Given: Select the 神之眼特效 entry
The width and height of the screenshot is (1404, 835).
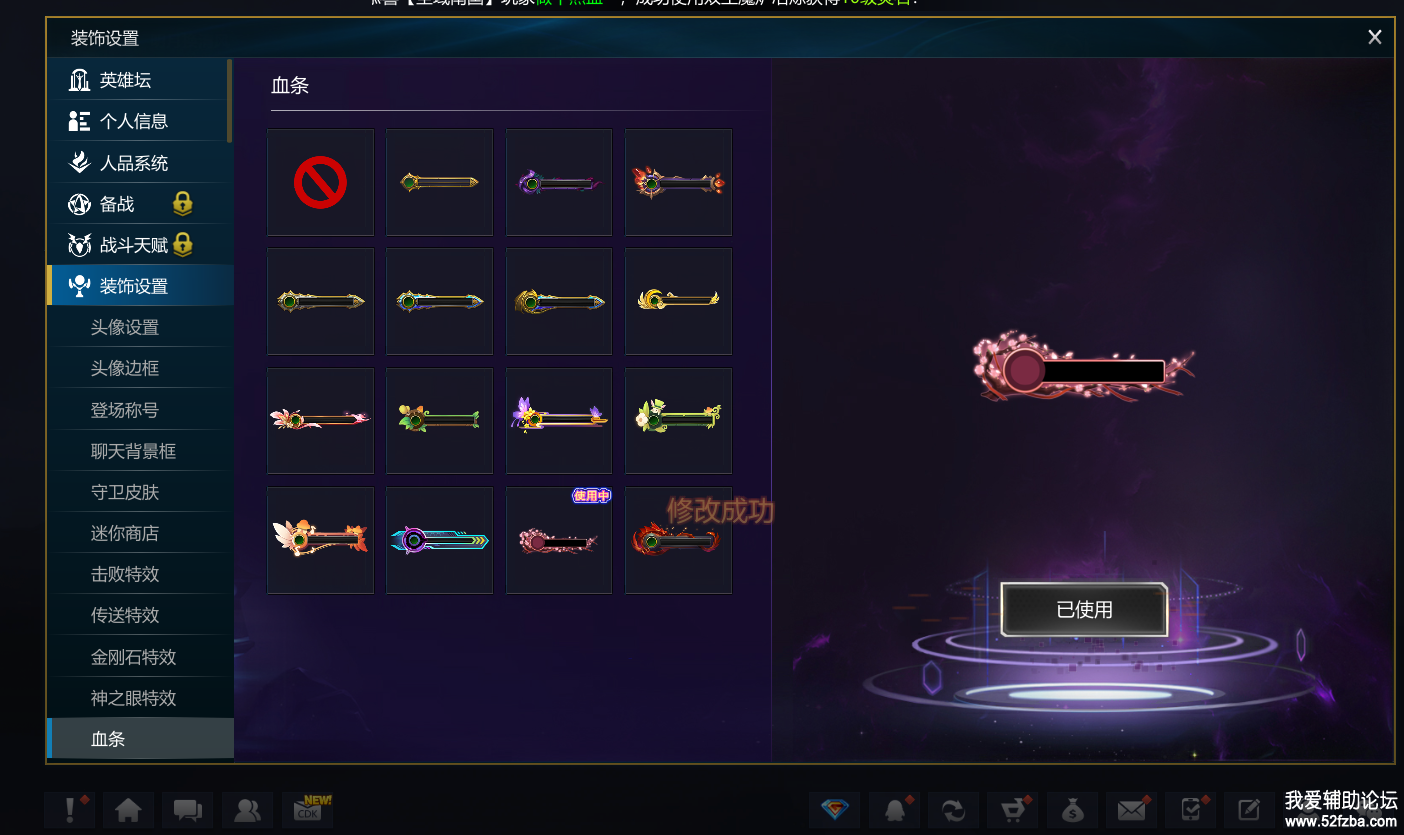Looking at the screenshot, I should (133, 698).
